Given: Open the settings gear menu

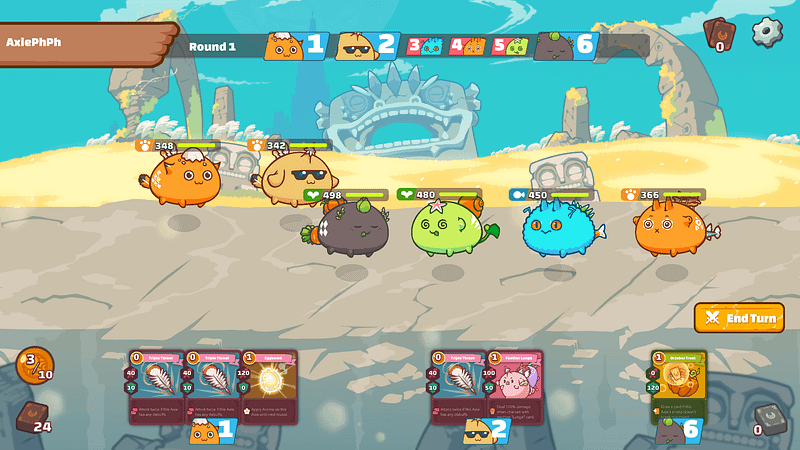Looking at the screenshot, I should click(767, 32).
